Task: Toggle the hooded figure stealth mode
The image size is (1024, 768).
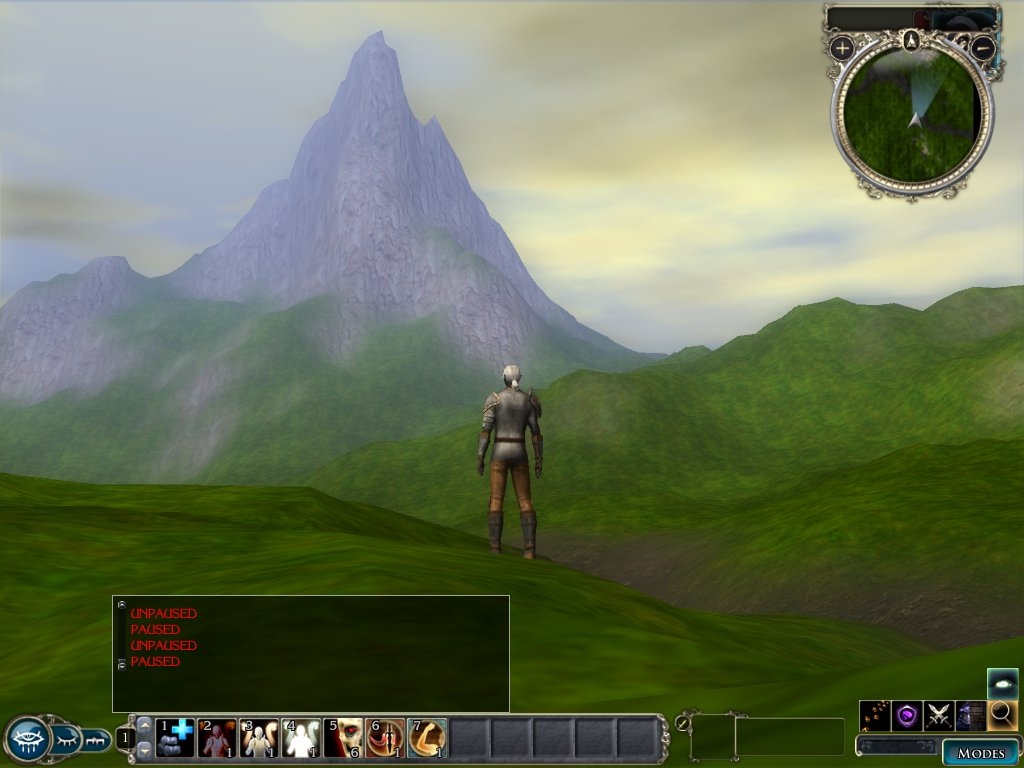Action: (970, 715)
